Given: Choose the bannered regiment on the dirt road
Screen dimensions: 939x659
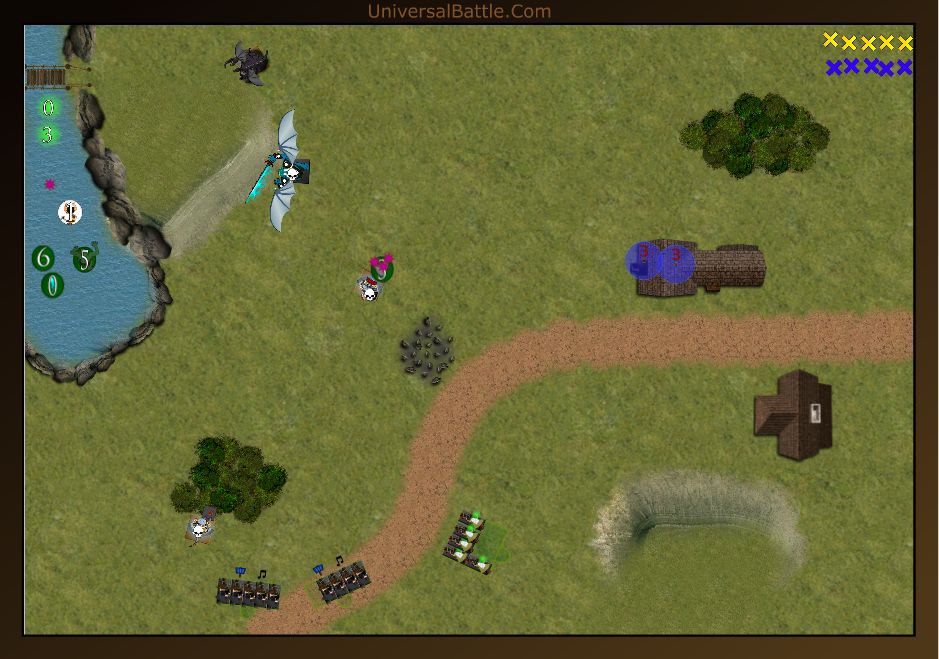Looking at the screenshot, I should point(343,581).
